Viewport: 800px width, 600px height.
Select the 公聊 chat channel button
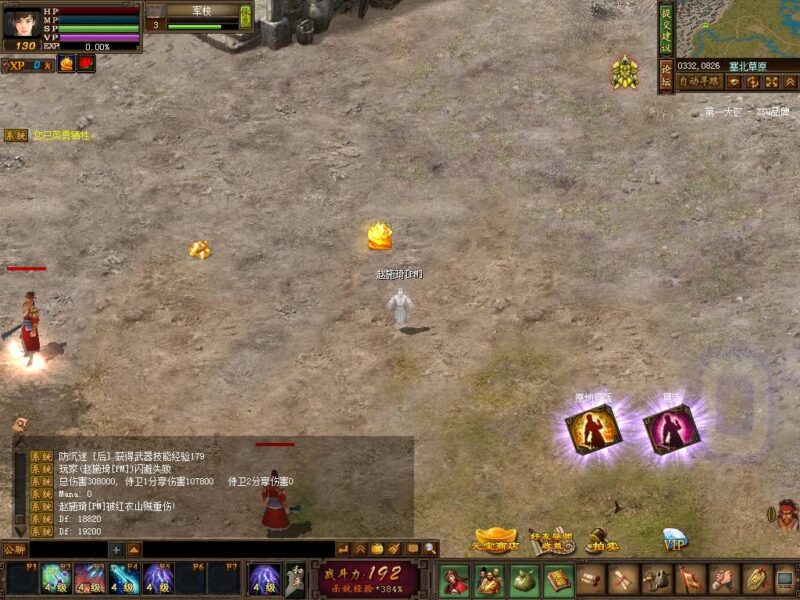[14, 549]
